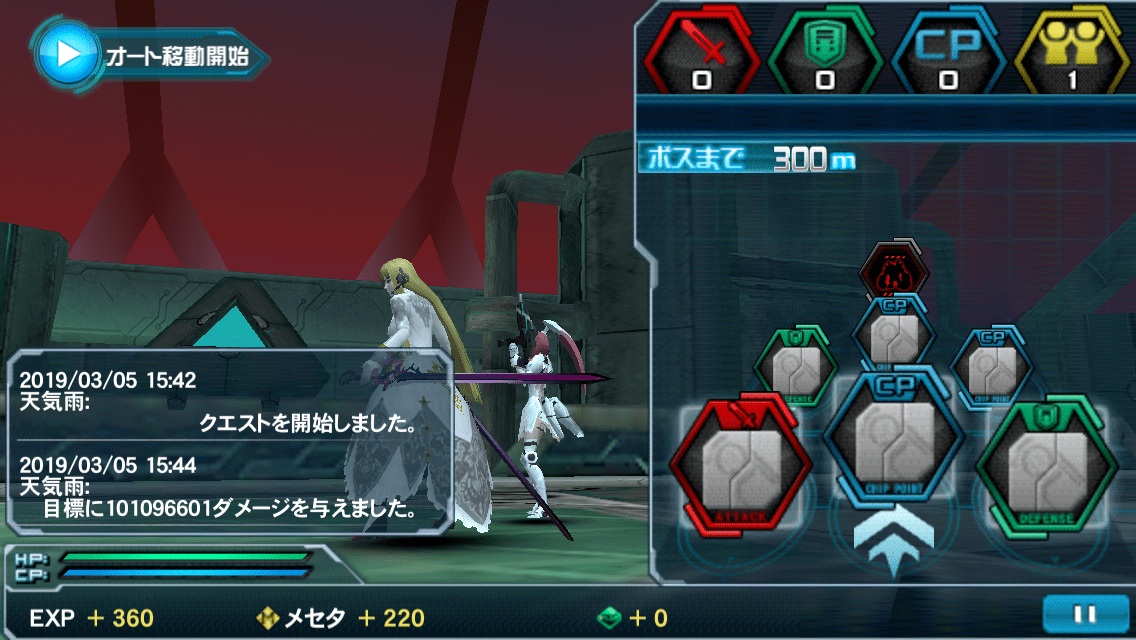This screenshot has height=640, width=1136.
Task: Select the small green DEFENSE tile
Action: tap(795, 365)
